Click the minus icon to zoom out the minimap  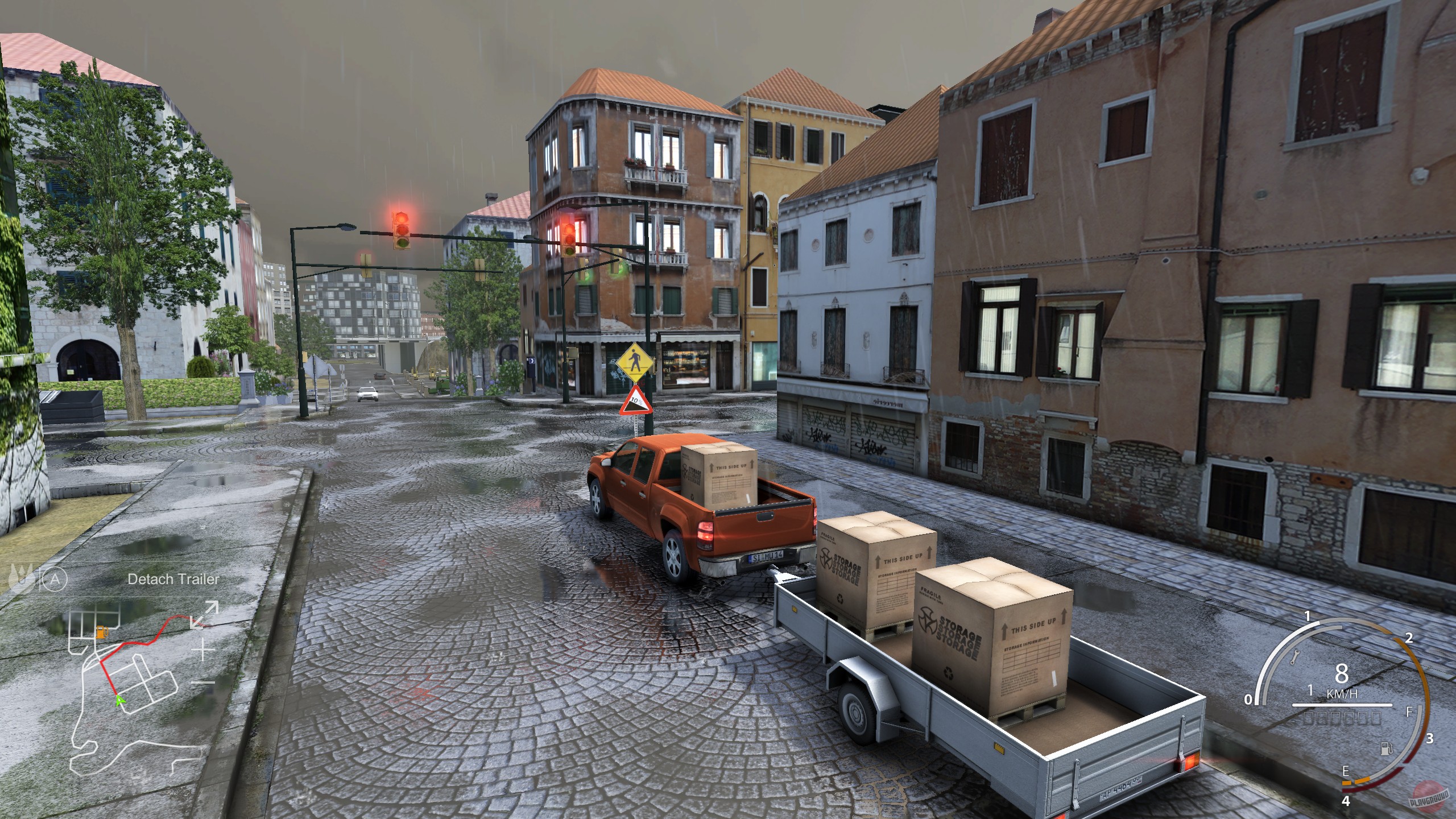click(x=202, y=682)
